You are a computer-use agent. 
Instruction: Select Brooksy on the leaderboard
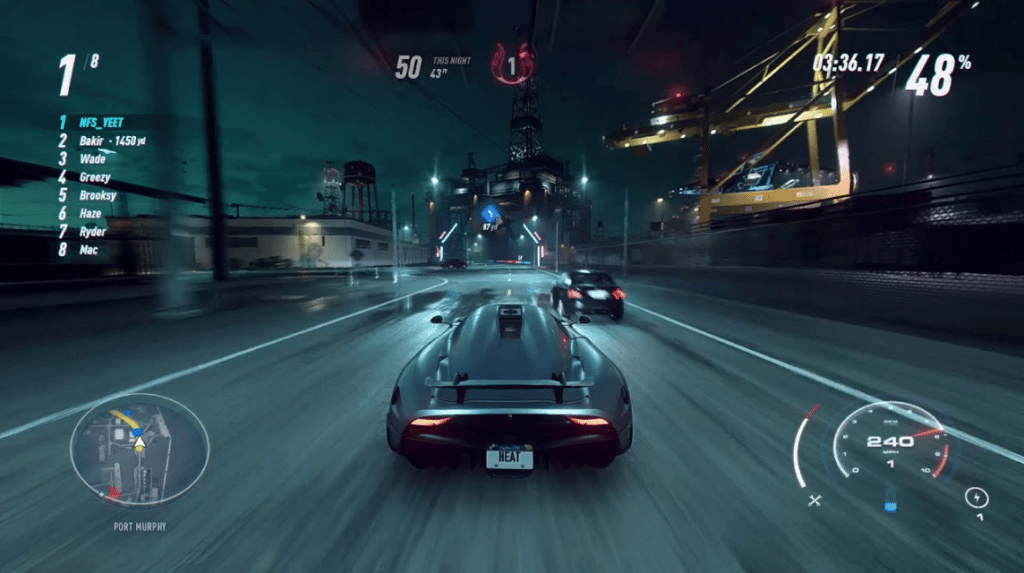coord(98,195)
